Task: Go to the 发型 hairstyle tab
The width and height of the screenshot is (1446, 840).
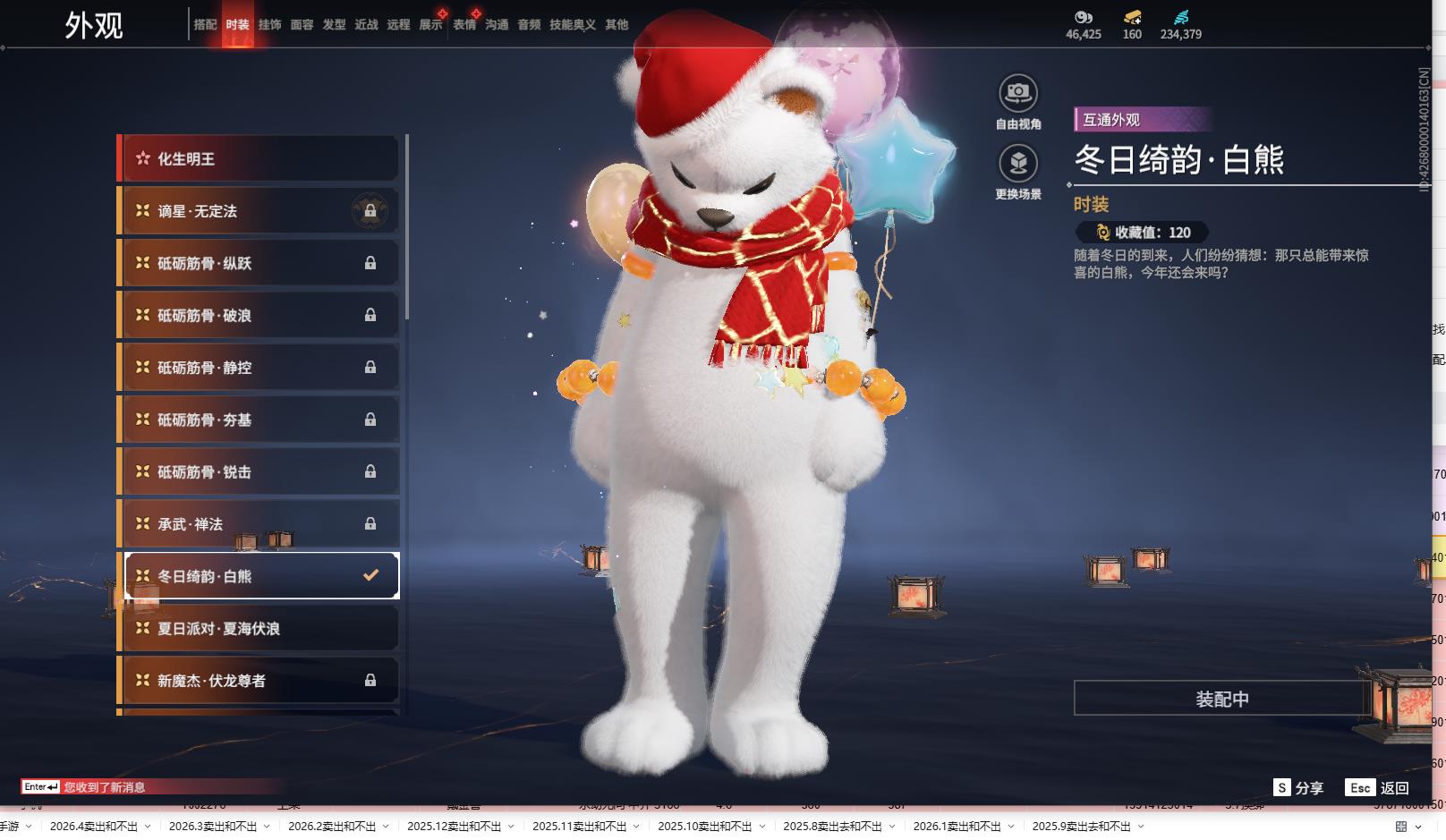Action: click(334, 25)
